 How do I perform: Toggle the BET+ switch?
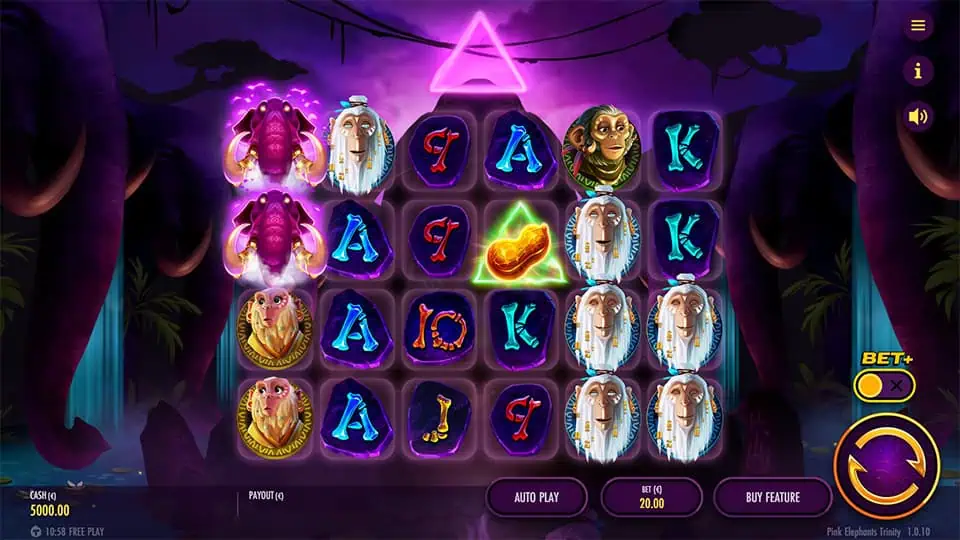[x=884, y=385]
